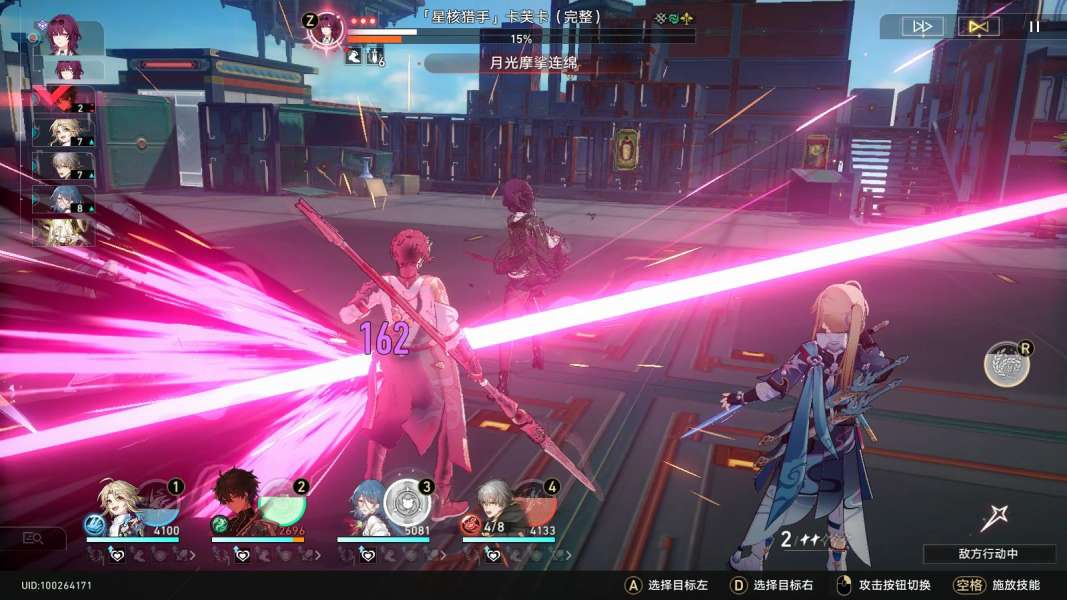
Task: Click the boss weakness element icons
Action: click(674, 18)
